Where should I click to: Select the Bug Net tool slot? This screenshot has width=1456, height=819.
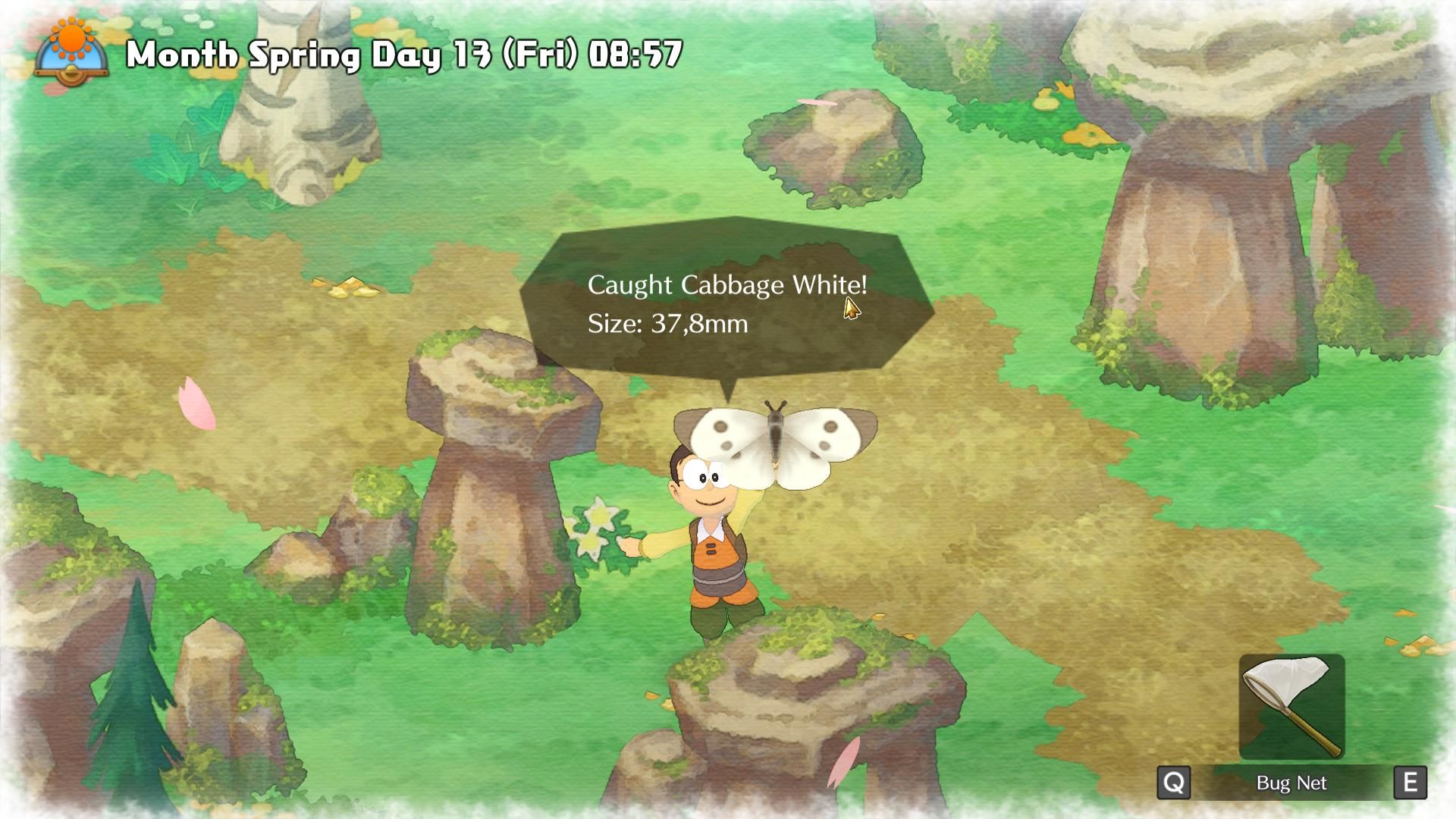(x=1291, y=707)
